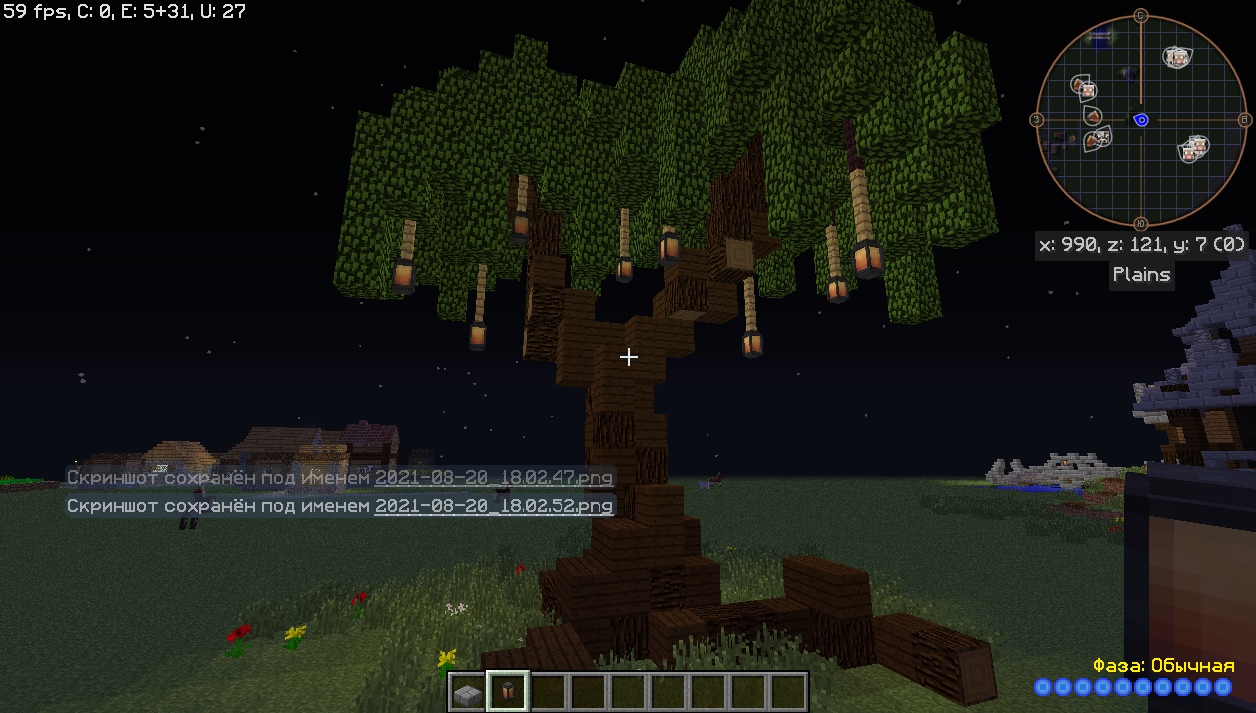
Task: Open screenshot link 2021-08-20_18.02.47.png
Action: click(494, 478)
